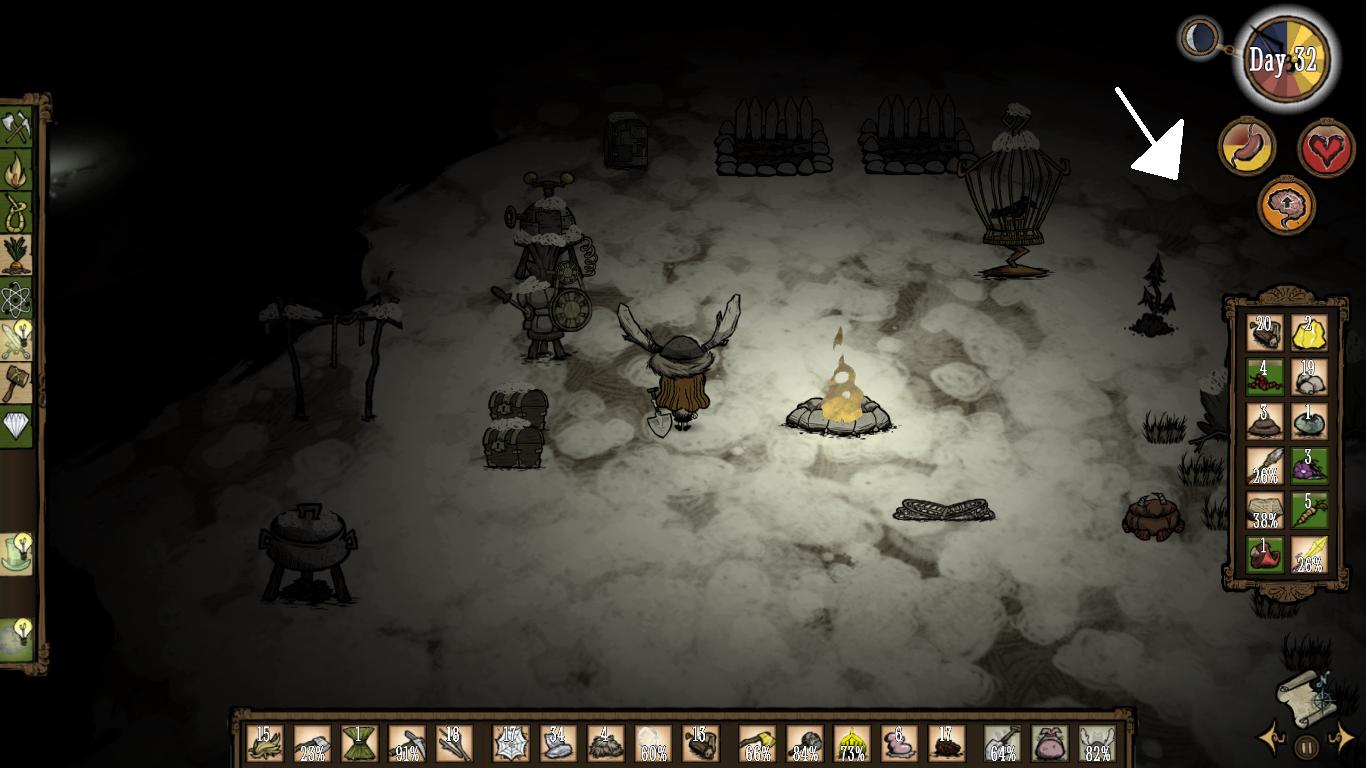Open the Structures hammer tab
Screen dimensions: 1366x768
click(x=17, y=383)
